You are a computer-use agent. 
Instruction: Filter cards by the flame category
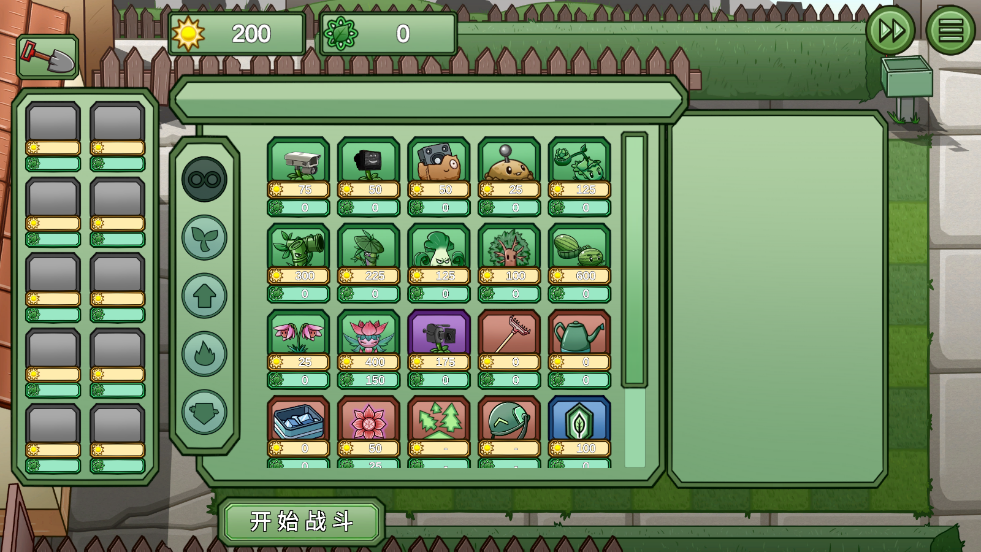[205, 354]
